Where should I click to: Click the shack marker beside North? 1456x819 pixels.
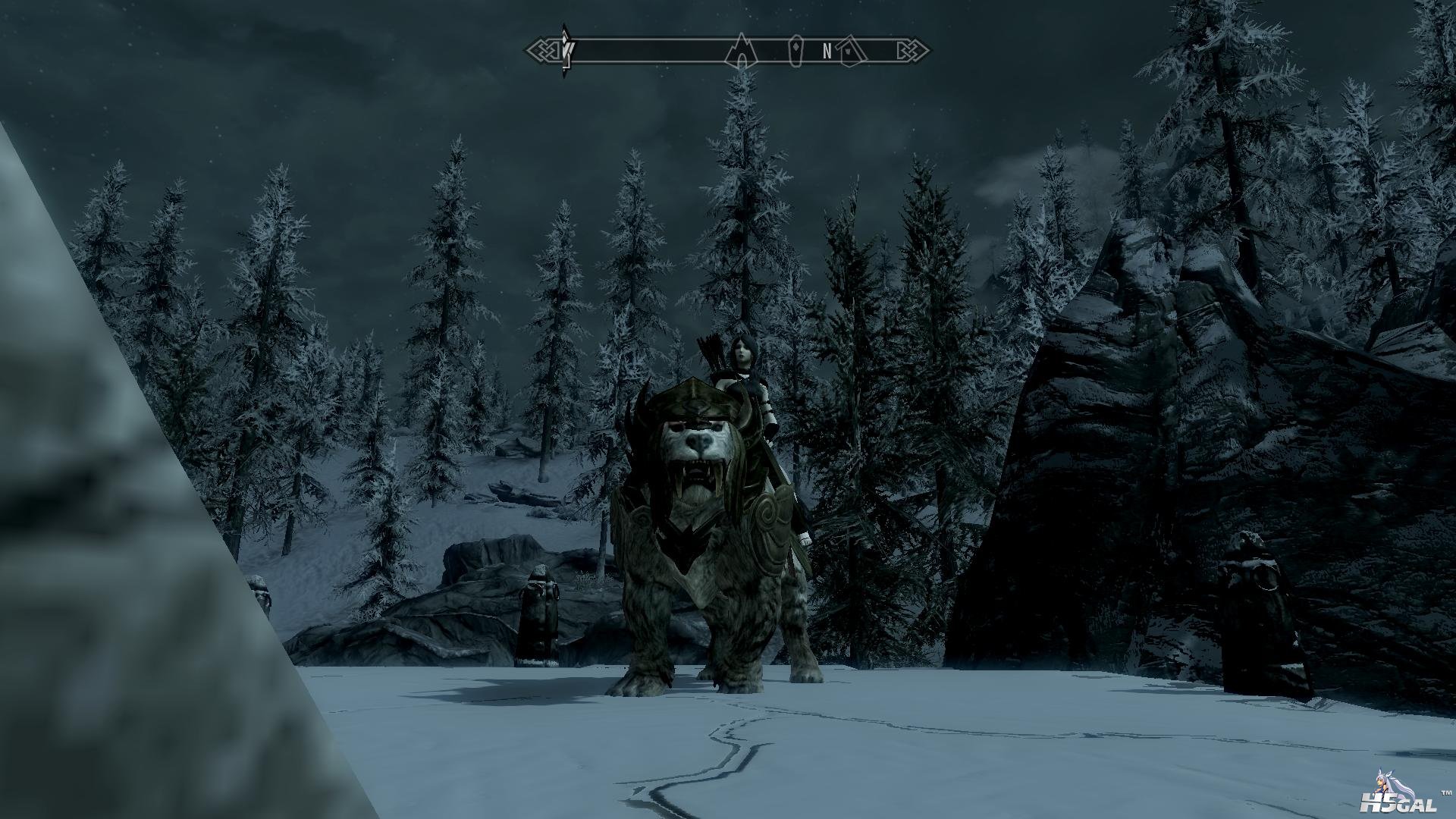point(853,52)
